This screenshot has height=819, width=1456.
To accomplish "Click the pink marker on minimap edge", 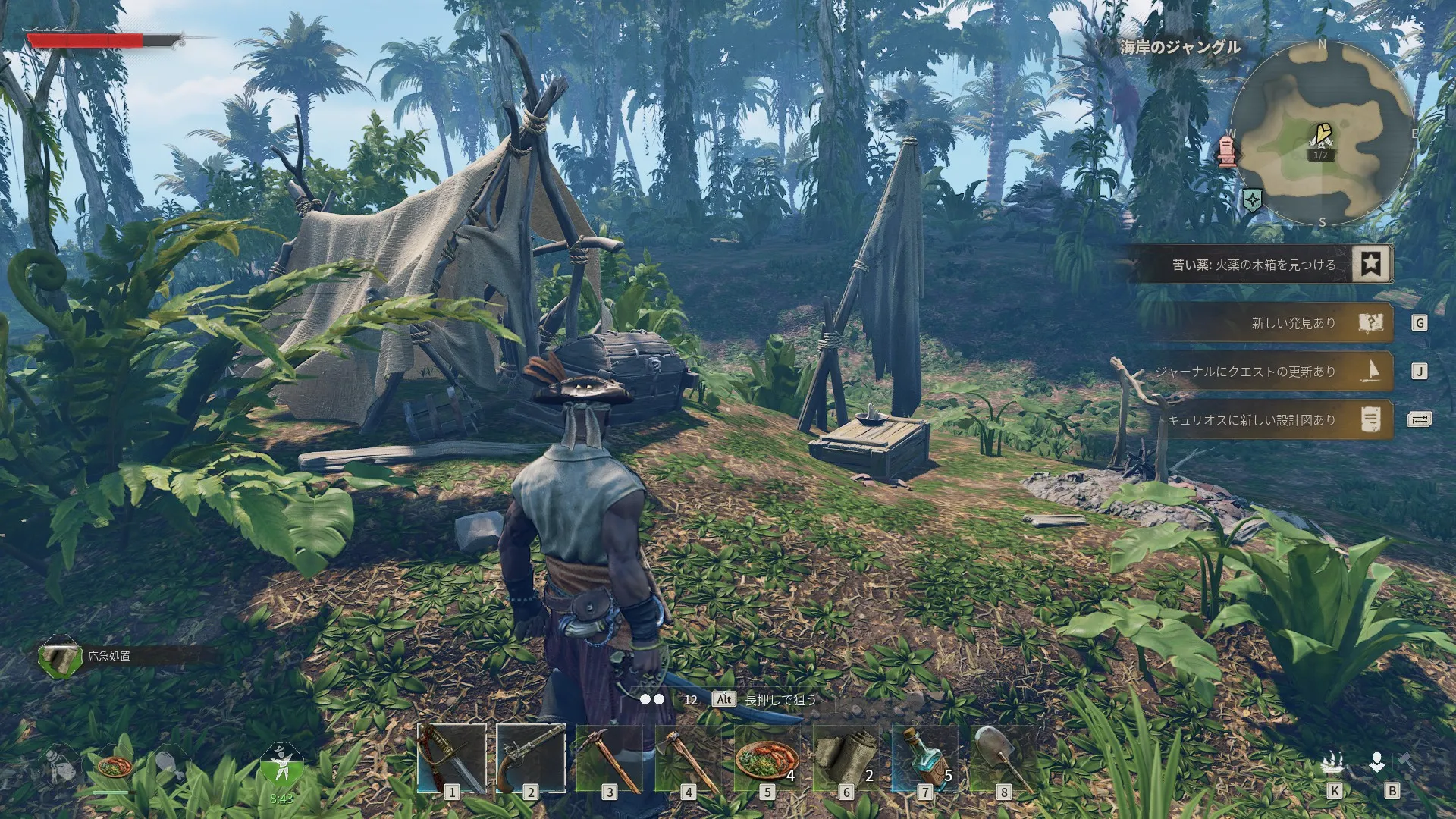I will tap(1226, 151).
